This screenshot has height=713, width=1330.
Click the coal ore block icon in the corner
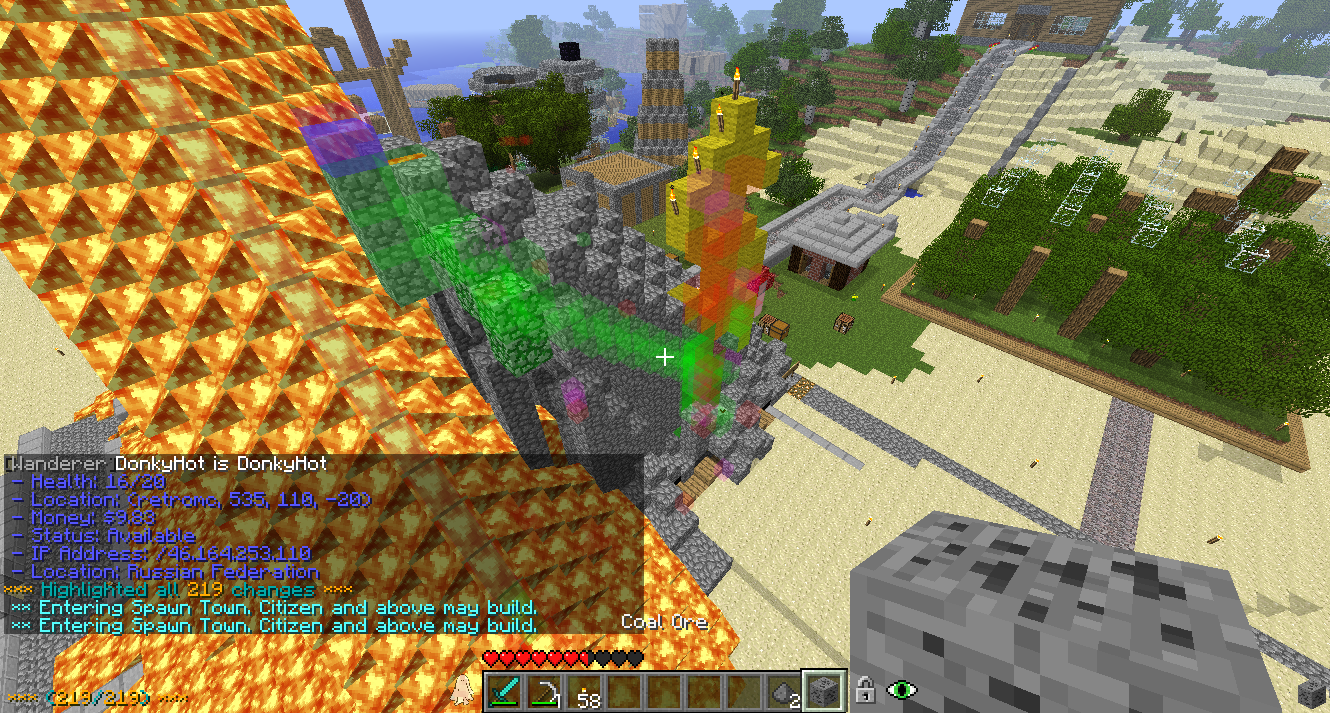(1310, 693)
